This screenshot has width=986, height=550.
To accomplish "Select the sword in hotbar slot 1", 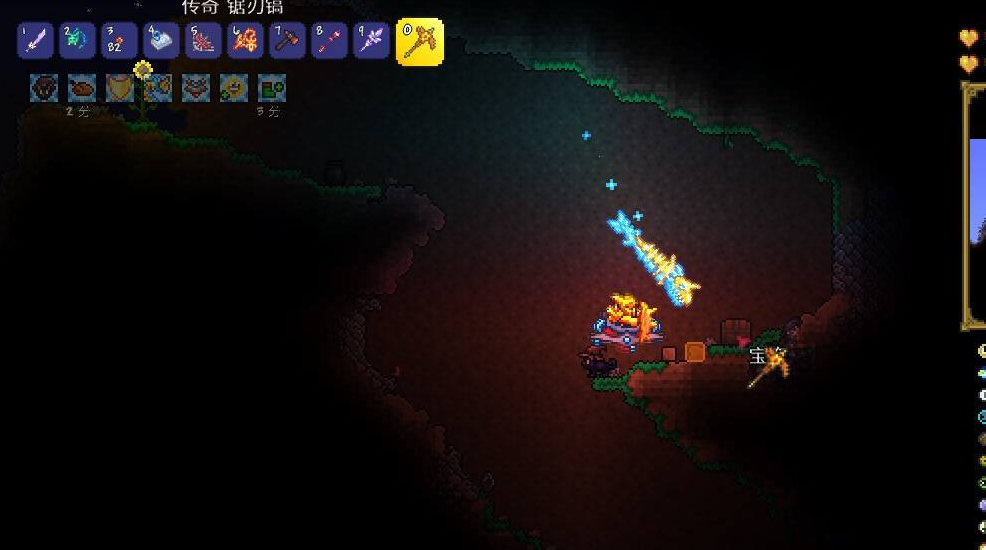I will pyautogui.click(x=35, y=41).
